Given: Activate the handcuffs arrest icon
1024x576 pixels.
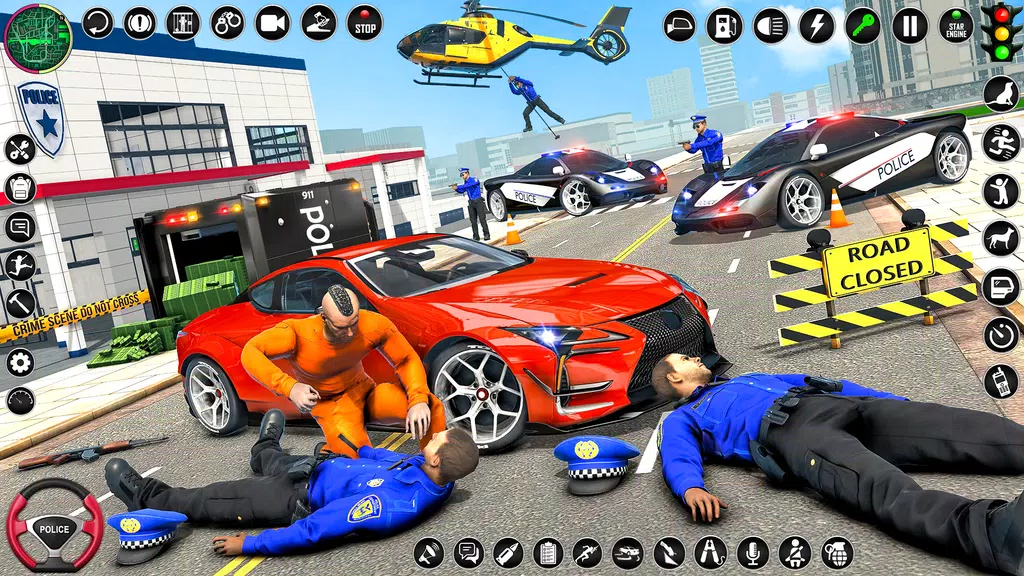Looking at the screenshot, I should click(x=227, y=22).
